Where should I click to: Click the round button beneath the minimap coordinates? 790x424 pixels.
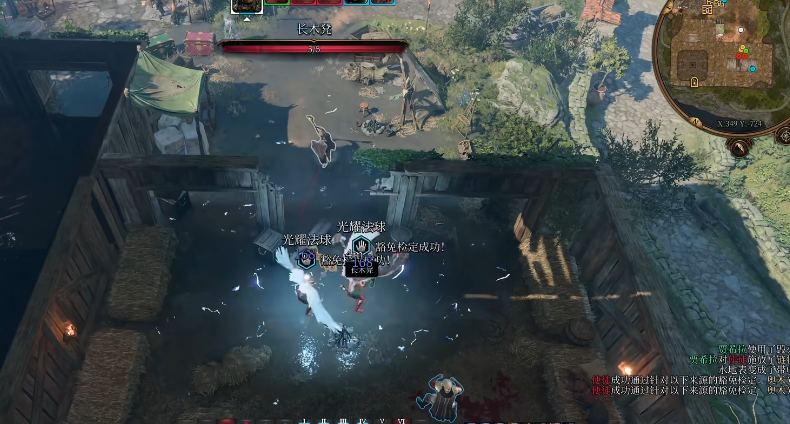point(738,148)
